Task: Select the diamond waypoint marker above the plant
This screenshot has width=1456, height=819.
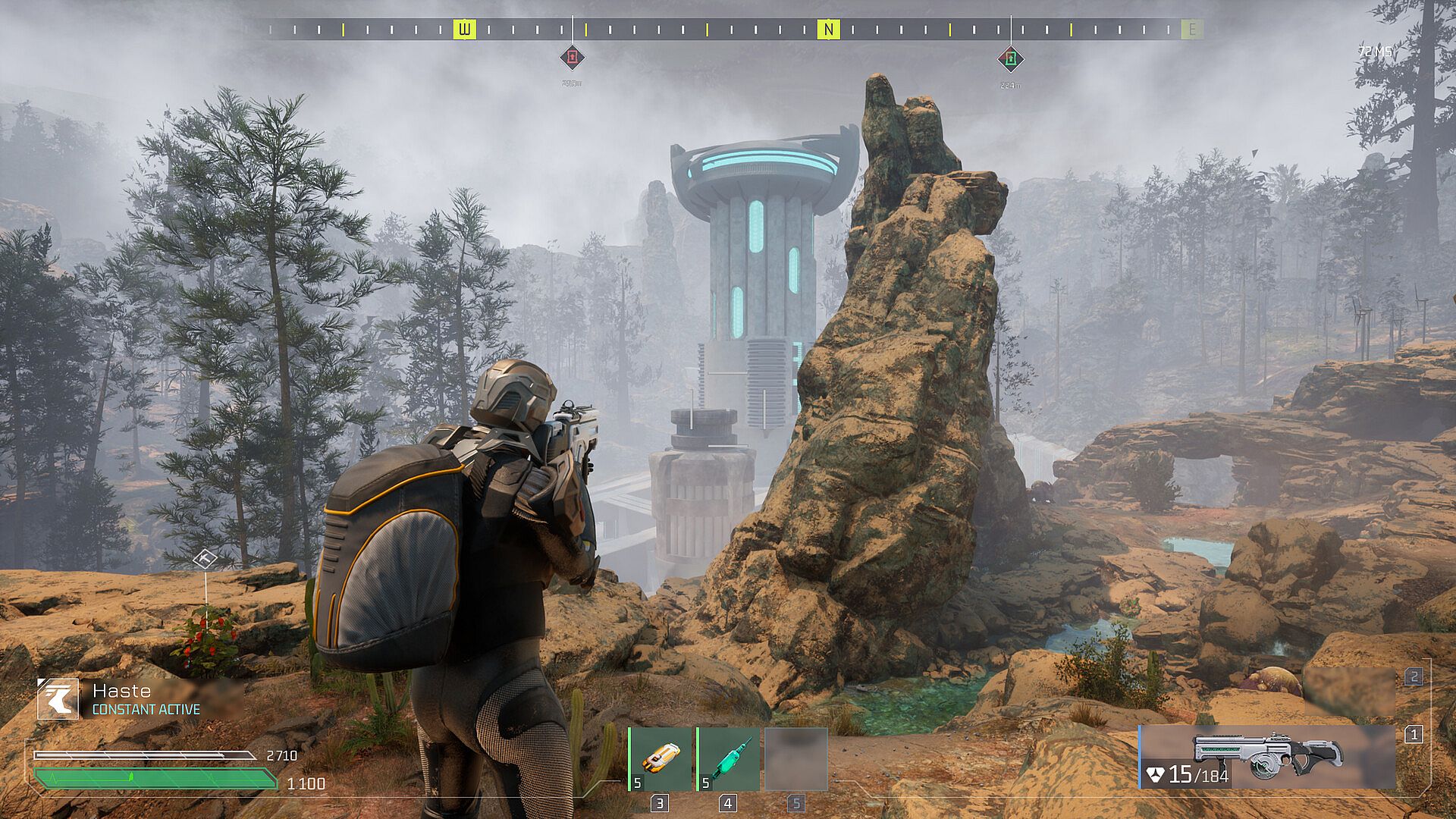Action: click(x=205, y=560)
